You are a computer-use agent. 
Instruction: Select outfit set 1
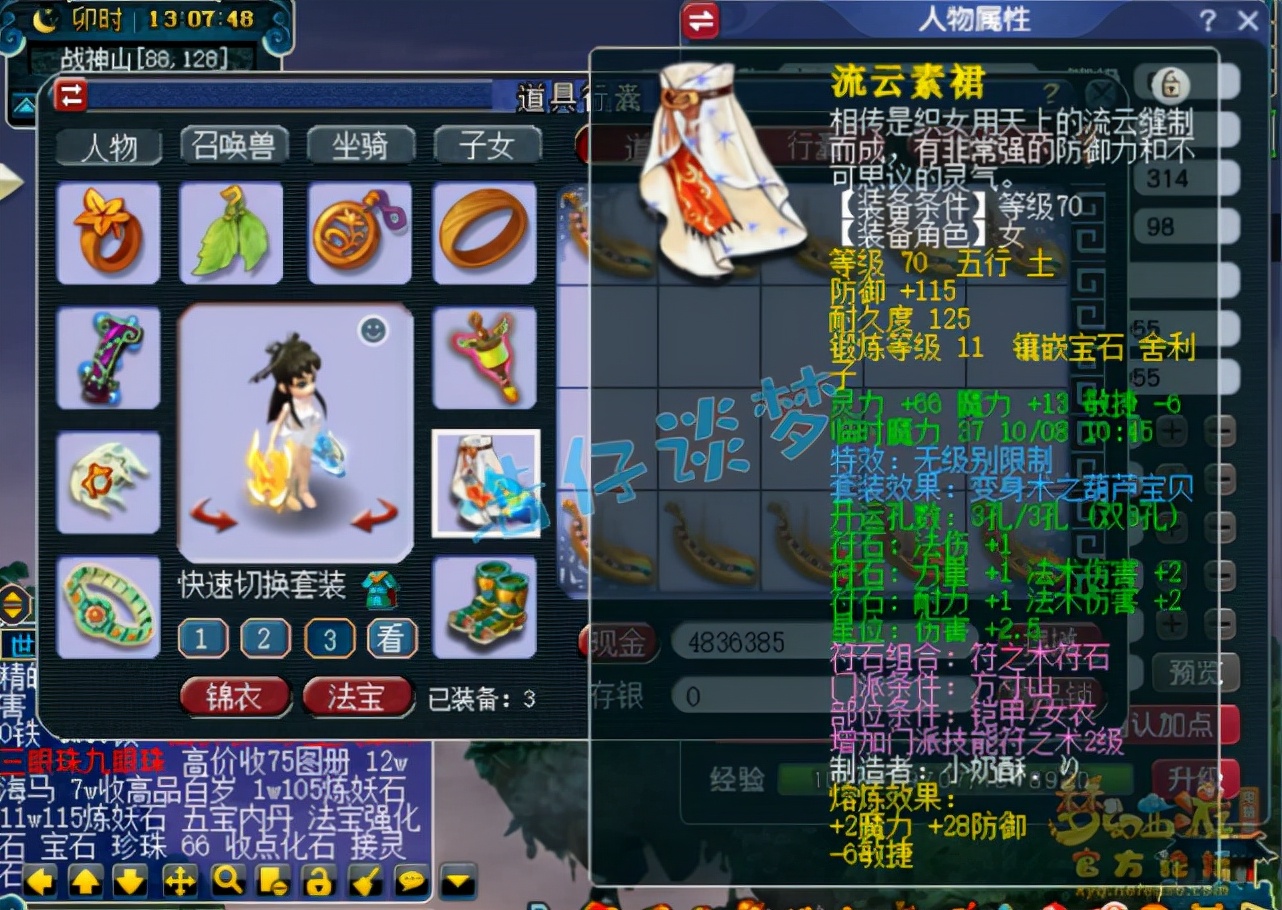(203, 639)
